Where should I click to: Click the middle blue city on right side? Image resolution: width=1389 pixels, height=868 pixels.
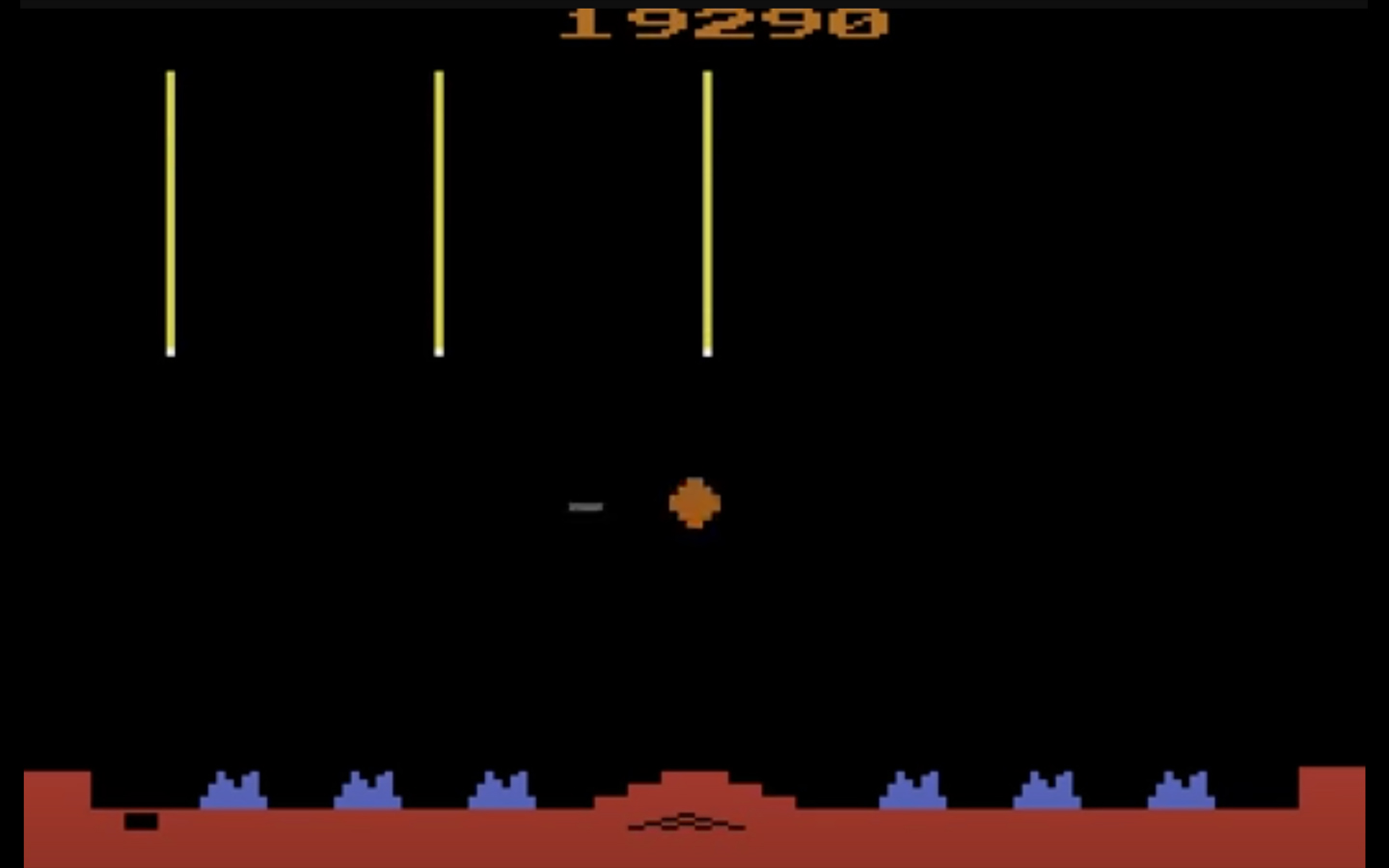(x=1049, y=789)
